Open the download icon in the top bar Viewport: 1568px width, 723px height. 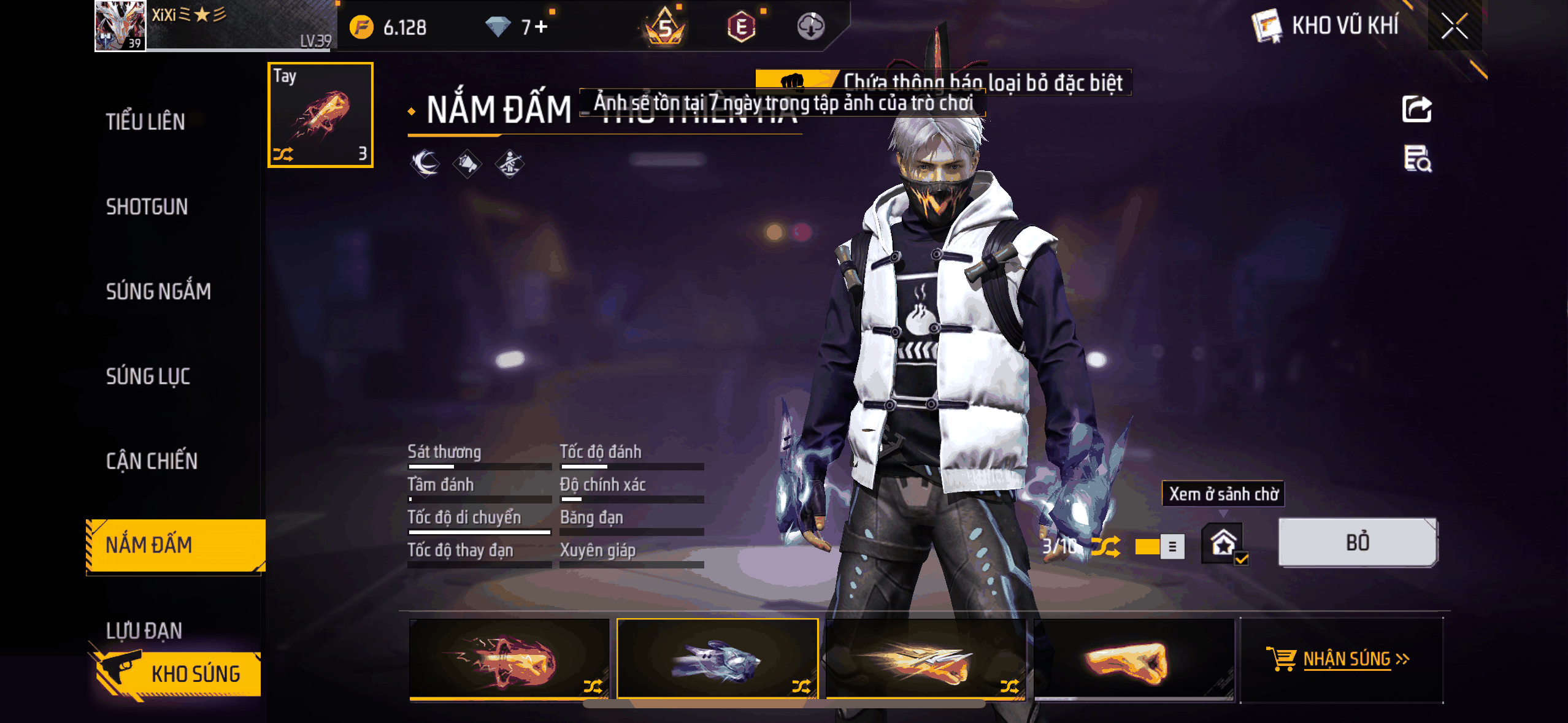[810, 27]
